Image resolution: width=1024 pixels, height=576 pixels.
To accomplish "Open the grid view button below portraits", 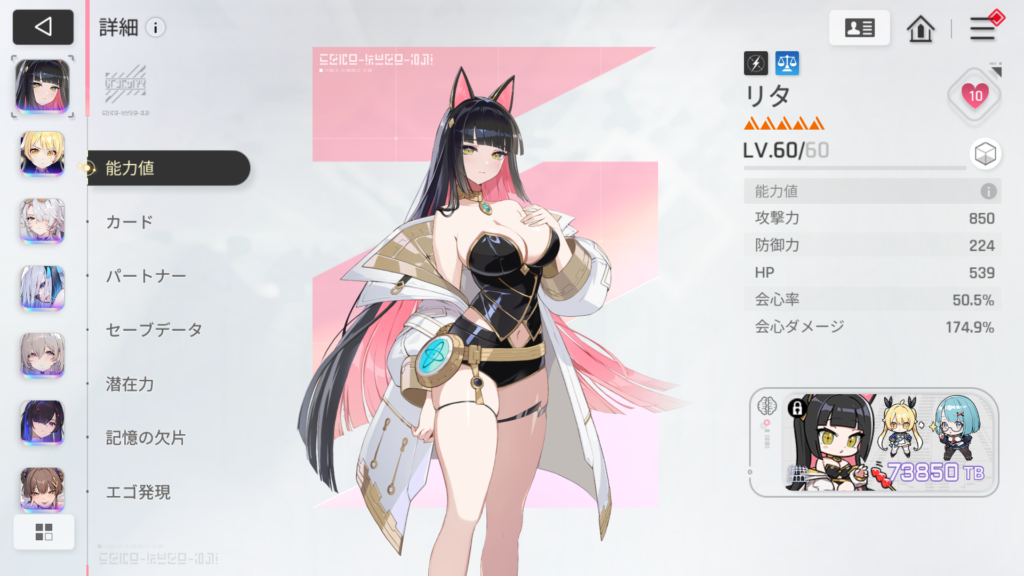I will tap(43, 532).
